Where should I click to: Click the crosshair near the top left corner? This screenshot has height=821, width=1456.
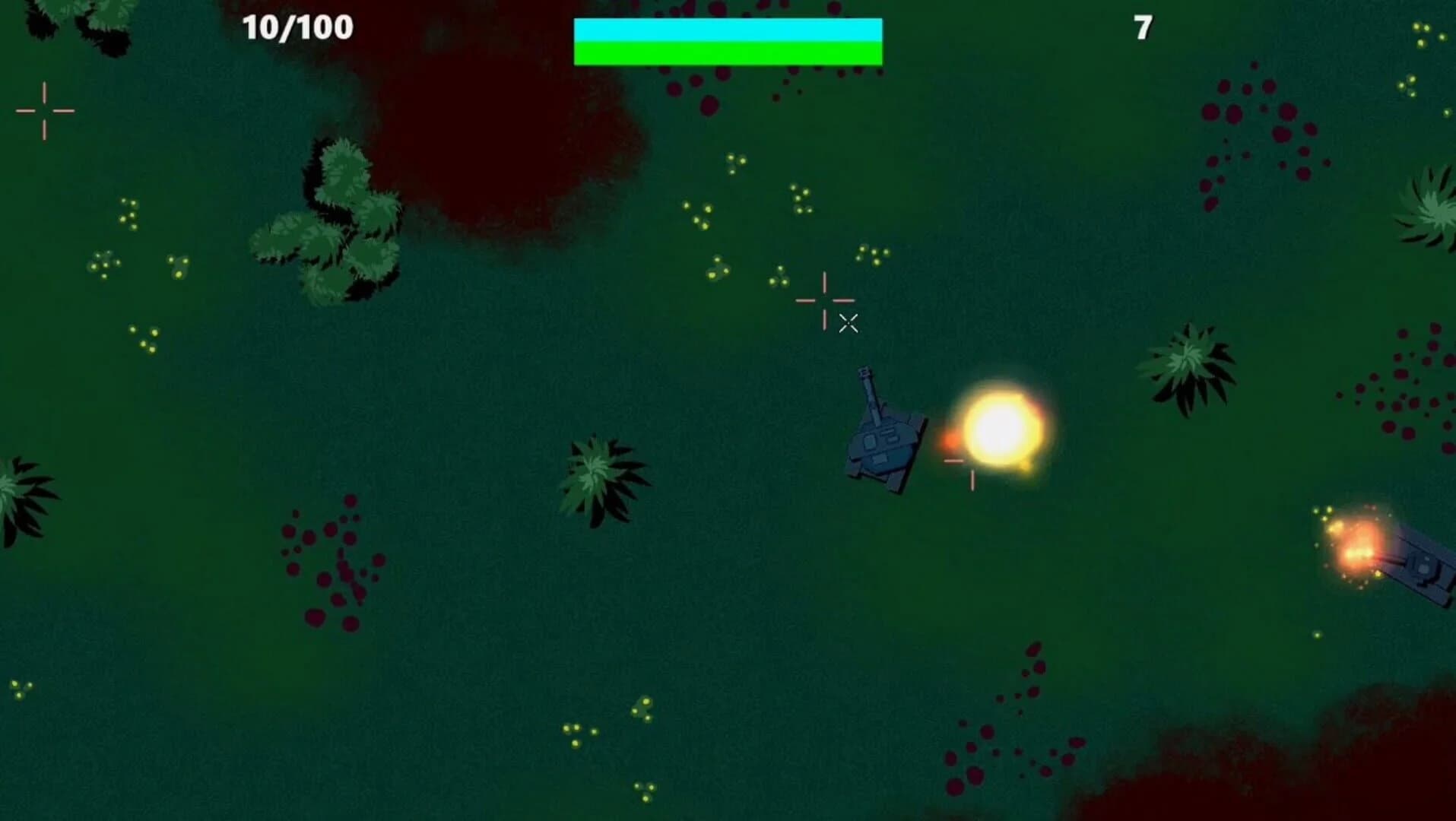click(x=46, y=110)
